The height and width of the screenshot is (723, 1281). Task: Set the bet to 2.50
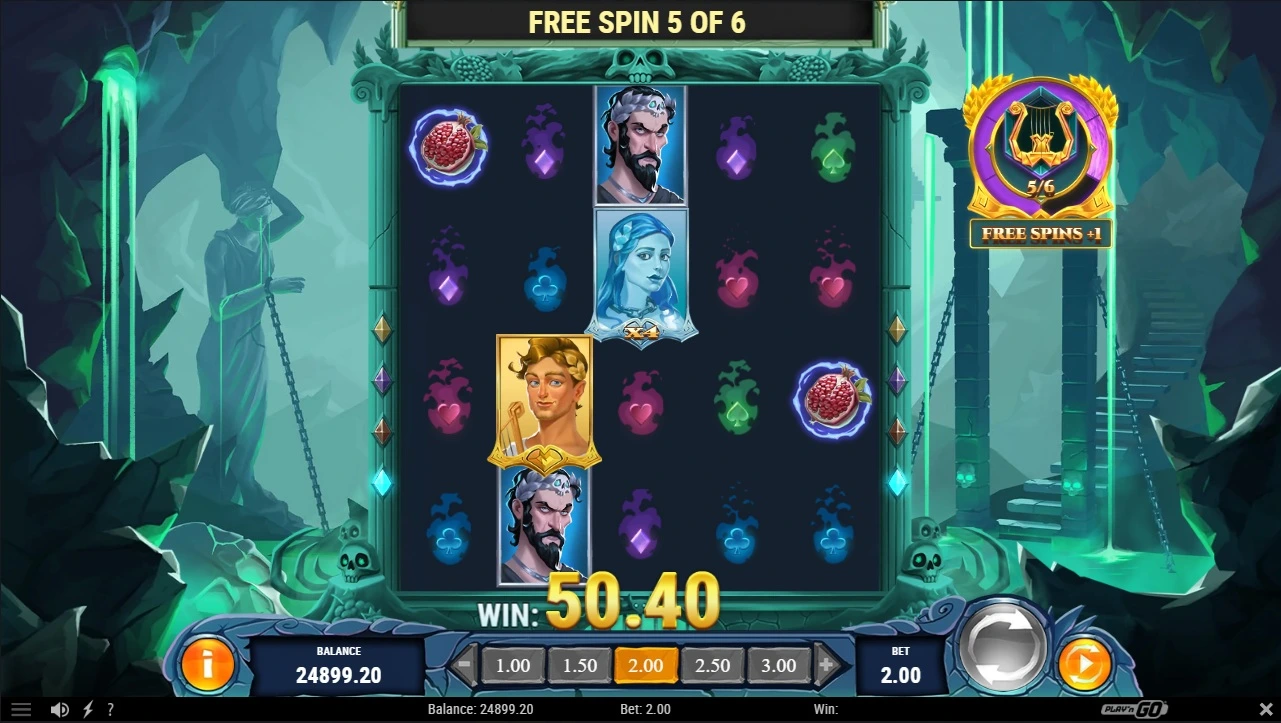tap(712, 665)
